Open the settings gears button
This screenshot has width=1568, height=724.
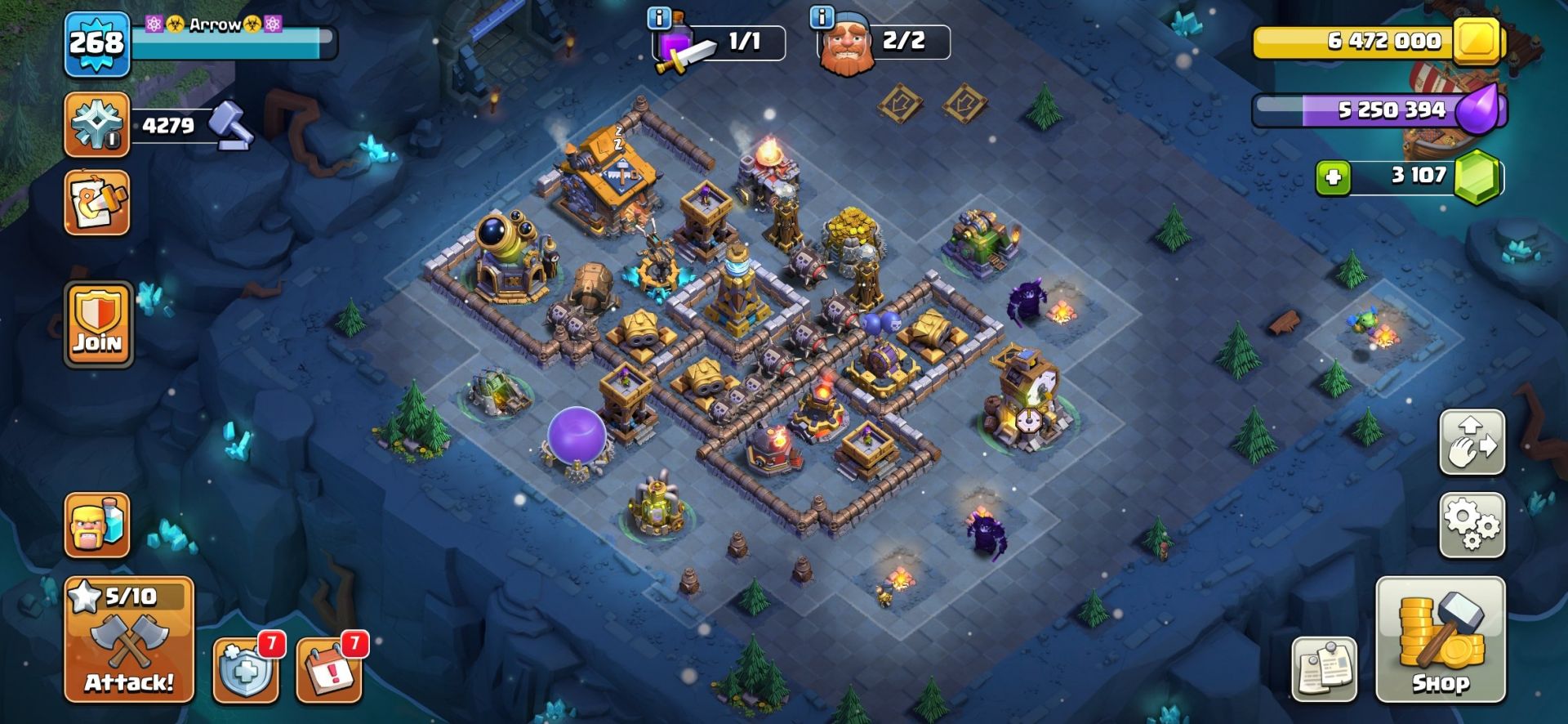pos(1472,525)
